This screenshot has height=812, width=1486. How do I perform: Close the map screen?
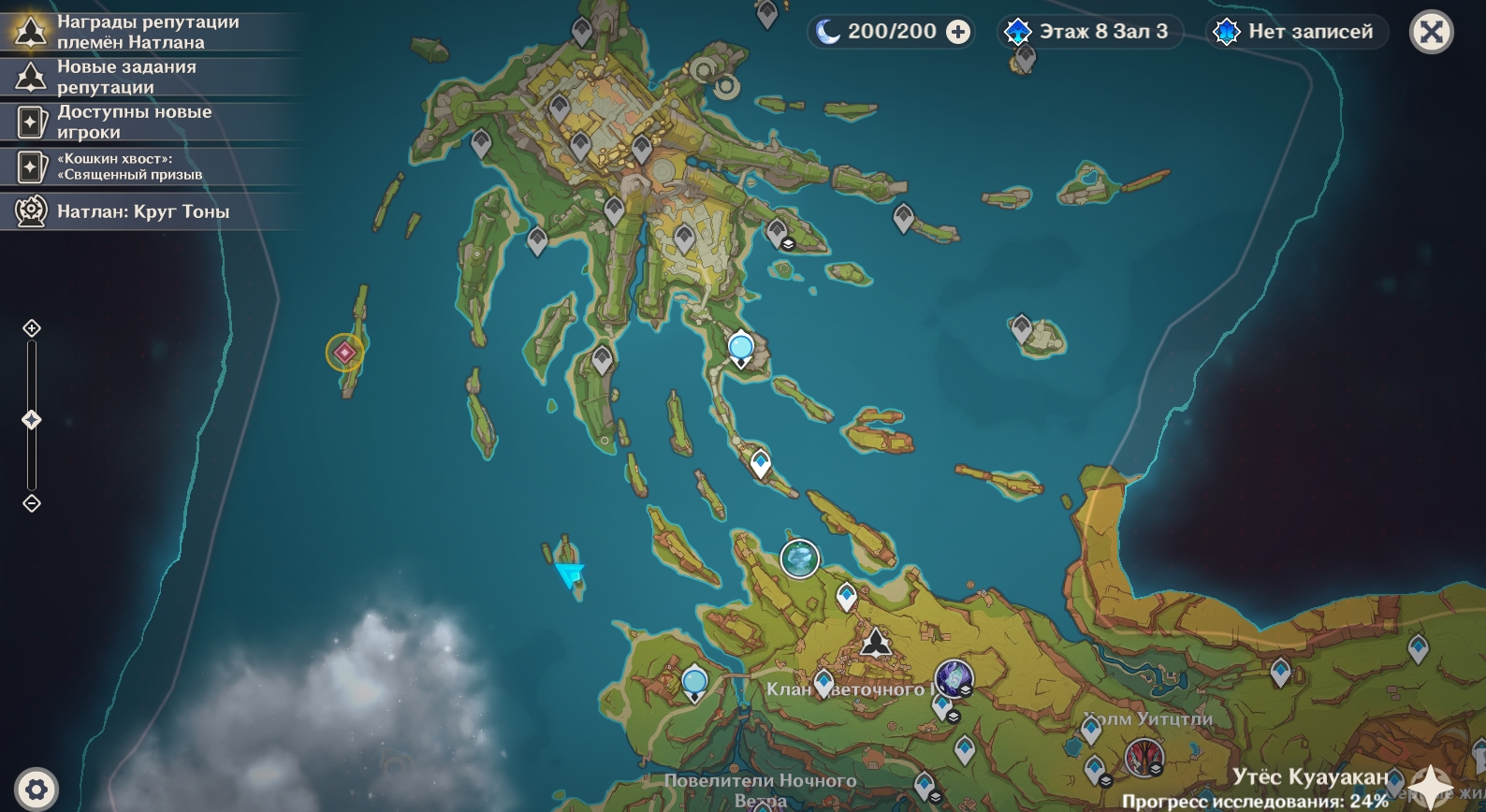[x=1431, y=33]
